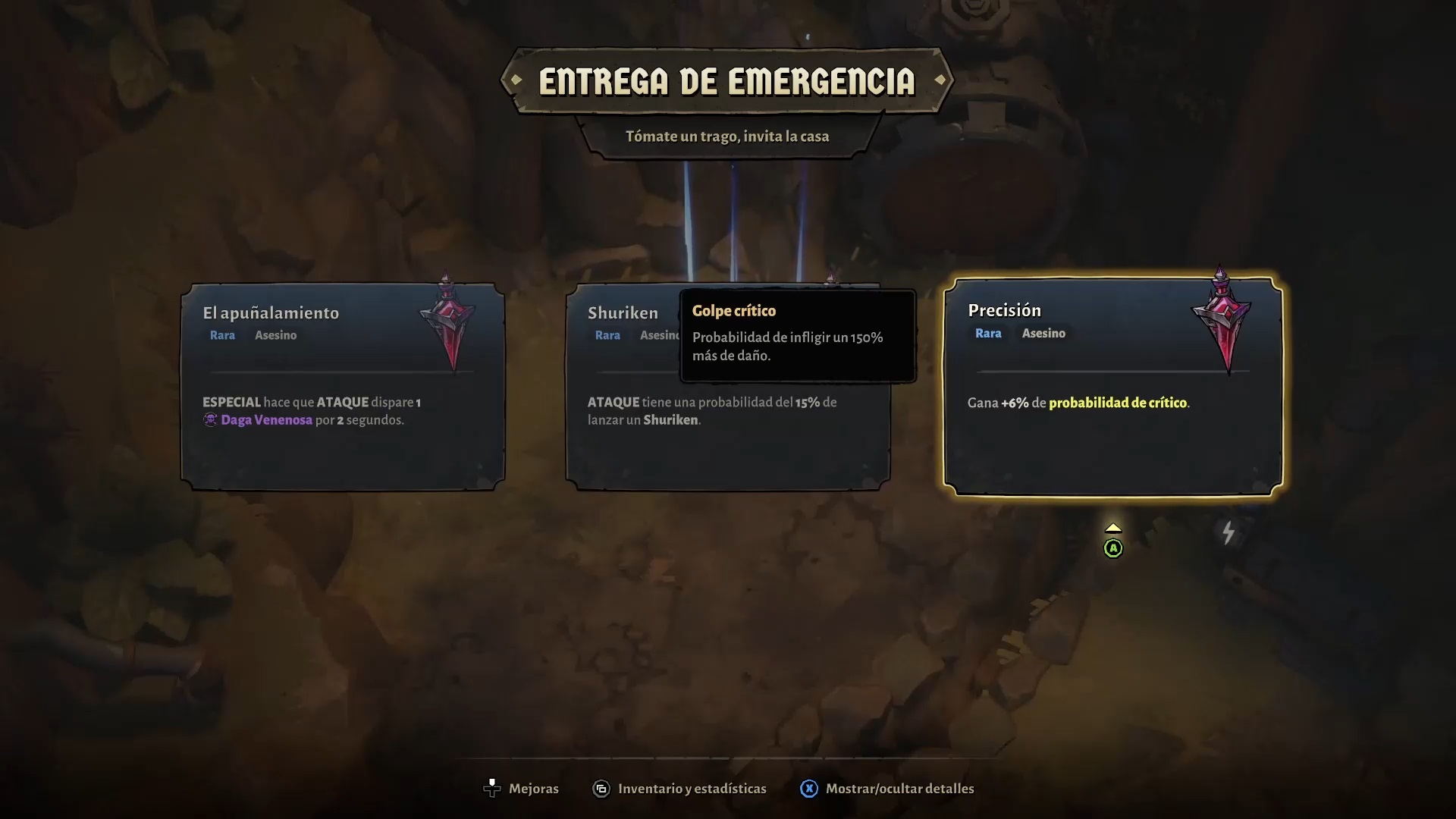Choose the El apuñalamiento upgrade card
Screen dimensions: 1456x819
[x=343, y=387]
